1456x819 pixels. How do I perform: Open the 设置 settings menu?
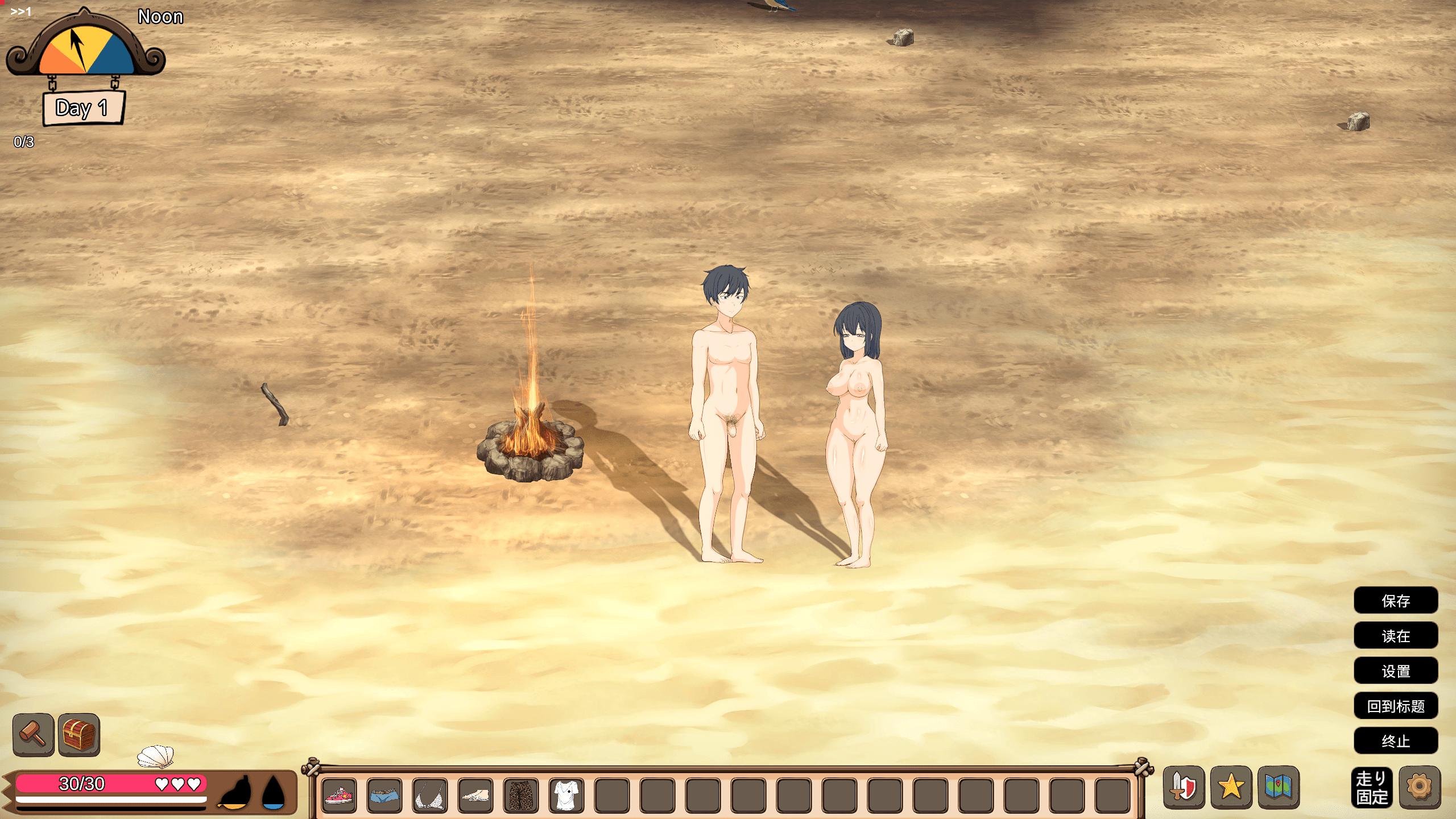(1395, 671)
